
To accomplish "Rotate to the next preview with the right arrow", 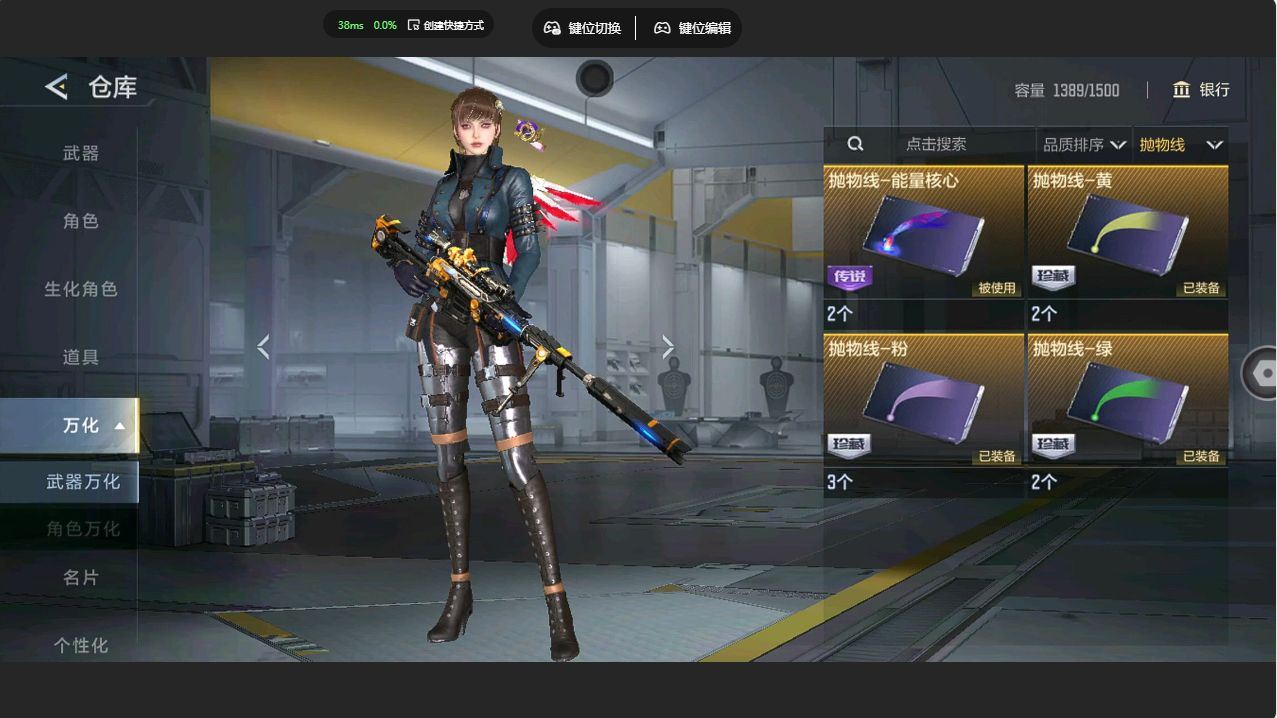I will point(668,347).
